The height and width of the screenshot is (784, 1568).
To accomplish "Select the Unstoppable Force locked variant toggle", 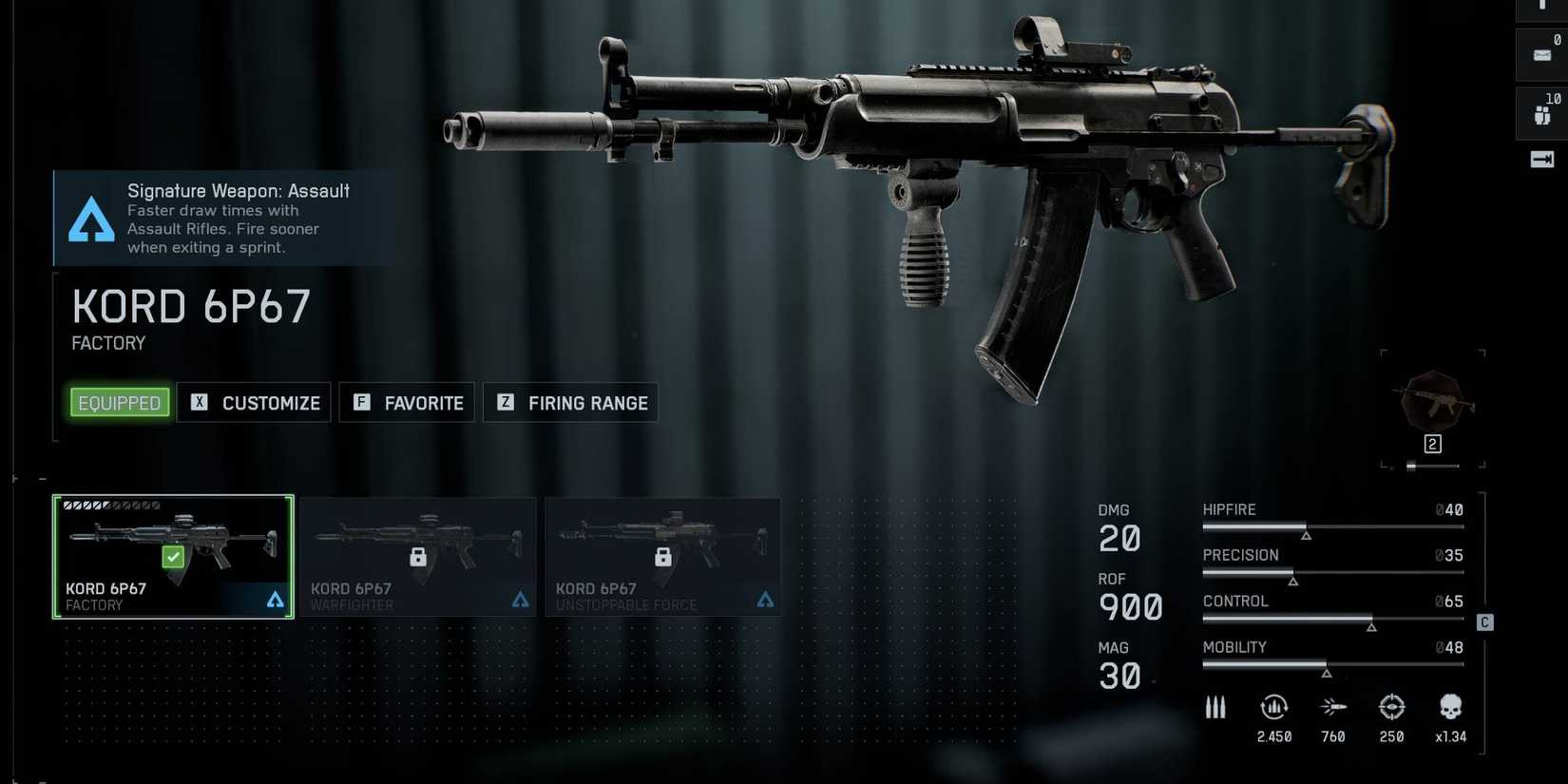I will point(662,557).
